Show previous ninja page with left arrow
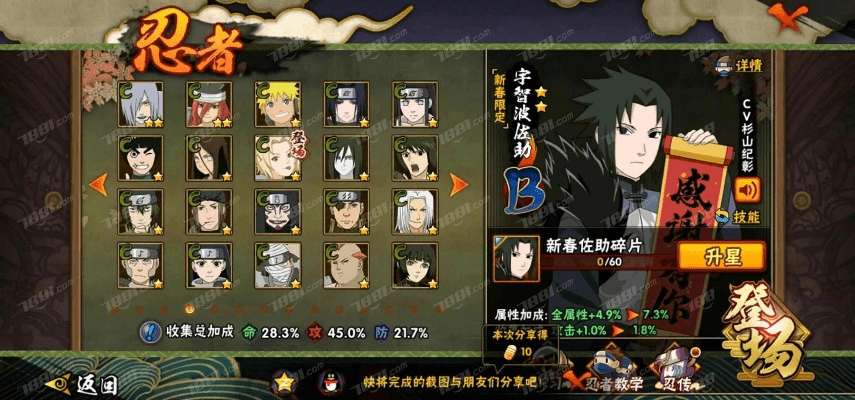Screen dimensions: 855x400 (x=98, y=184)
